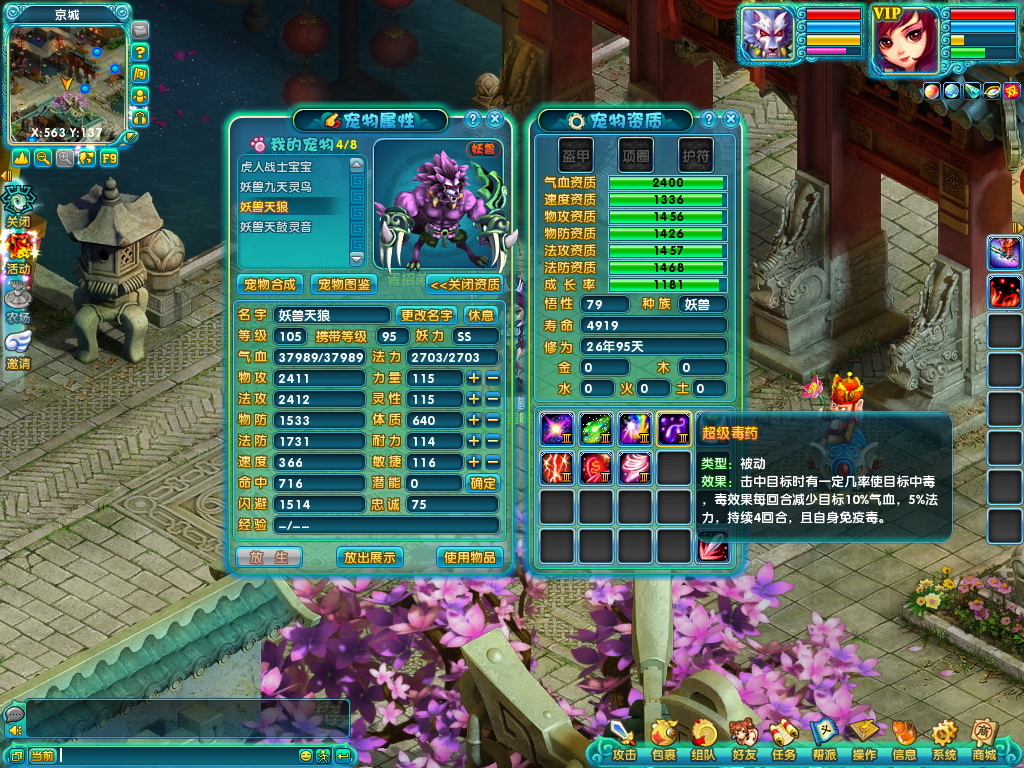Release the pet with 放生
The height and width of the screenshot is (768, 1024).
[x=269, y=557]
